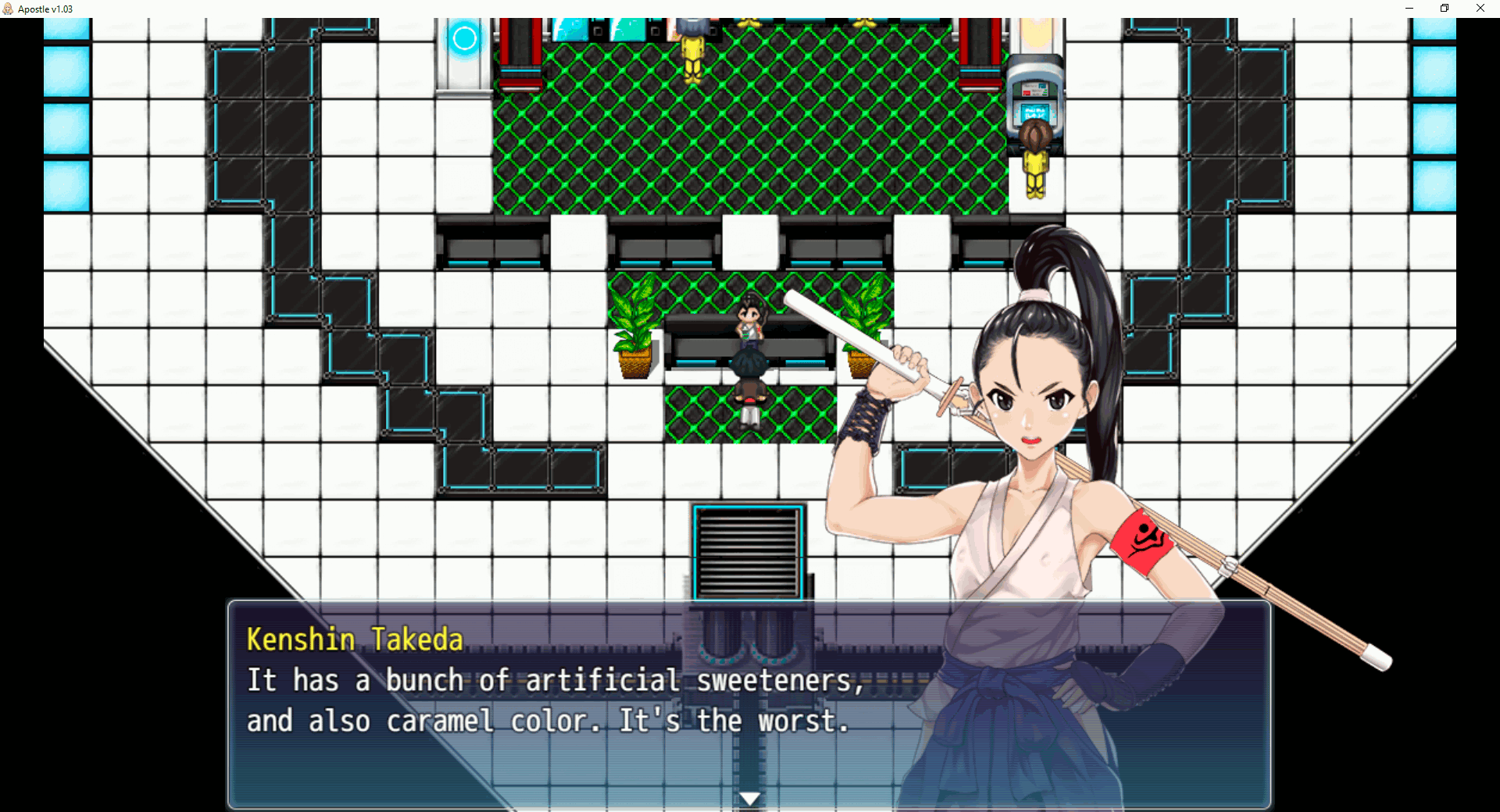Click the Kenshin Takeda dialogue box
Viewport: 1500px width, 812px height.
pos(748,704)
